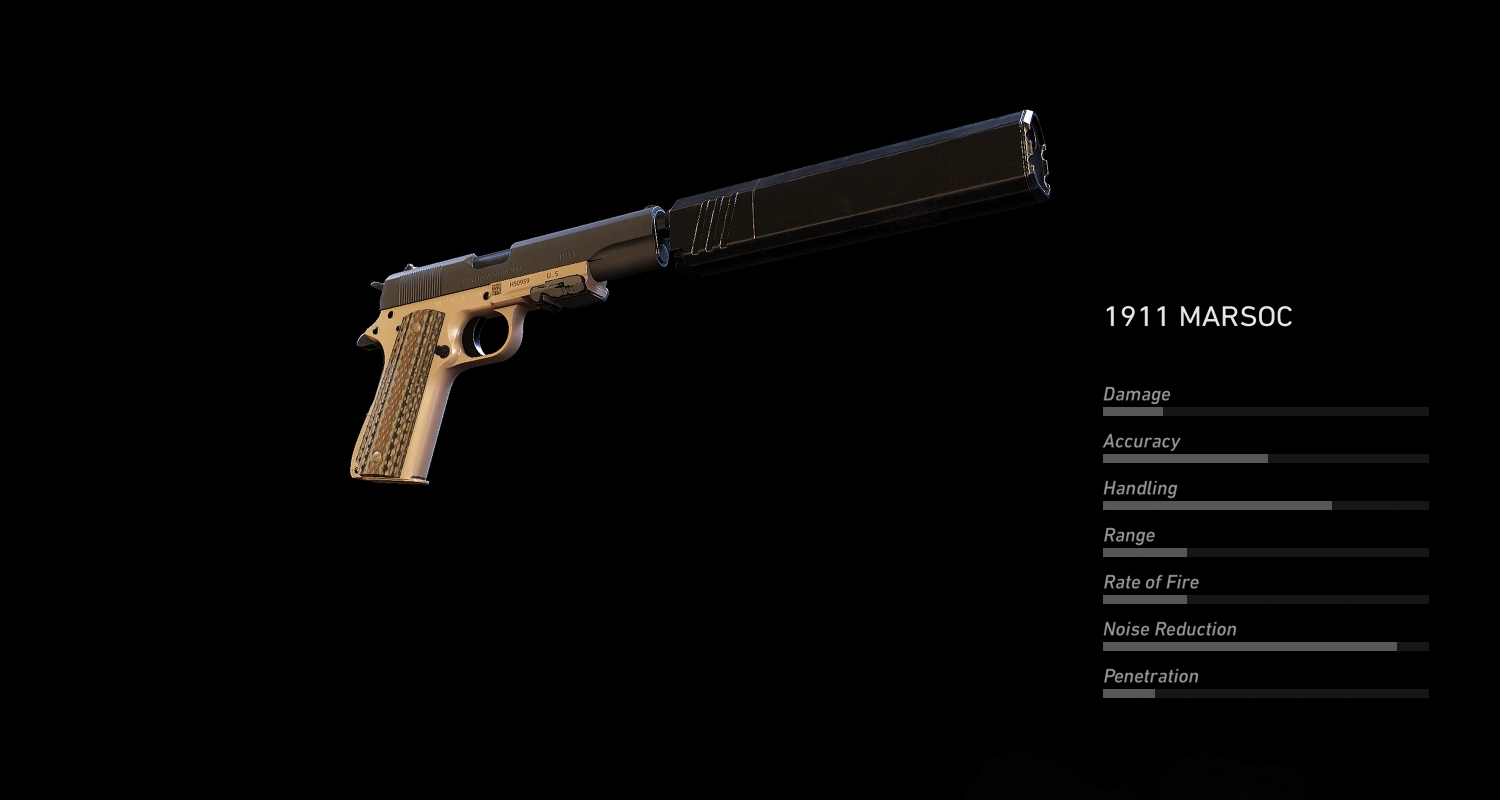
Task: Click the Accuracy stat label
Action: tap(1140, 441)
